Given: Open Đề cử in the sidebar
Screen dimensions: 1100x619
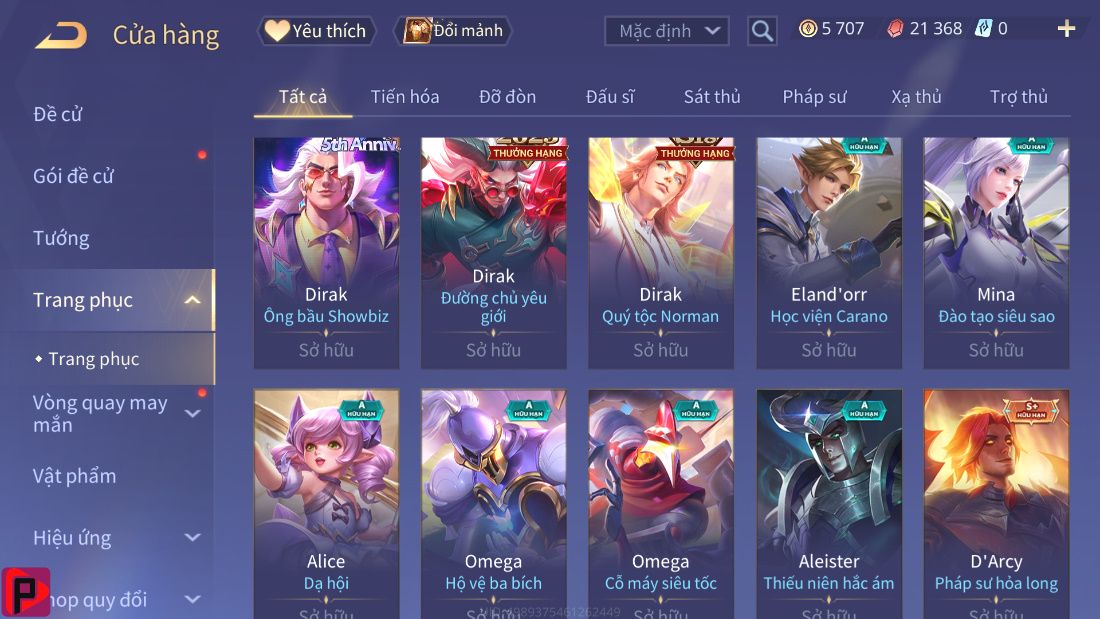Looking at the screenshot, I should click(58, 114).
